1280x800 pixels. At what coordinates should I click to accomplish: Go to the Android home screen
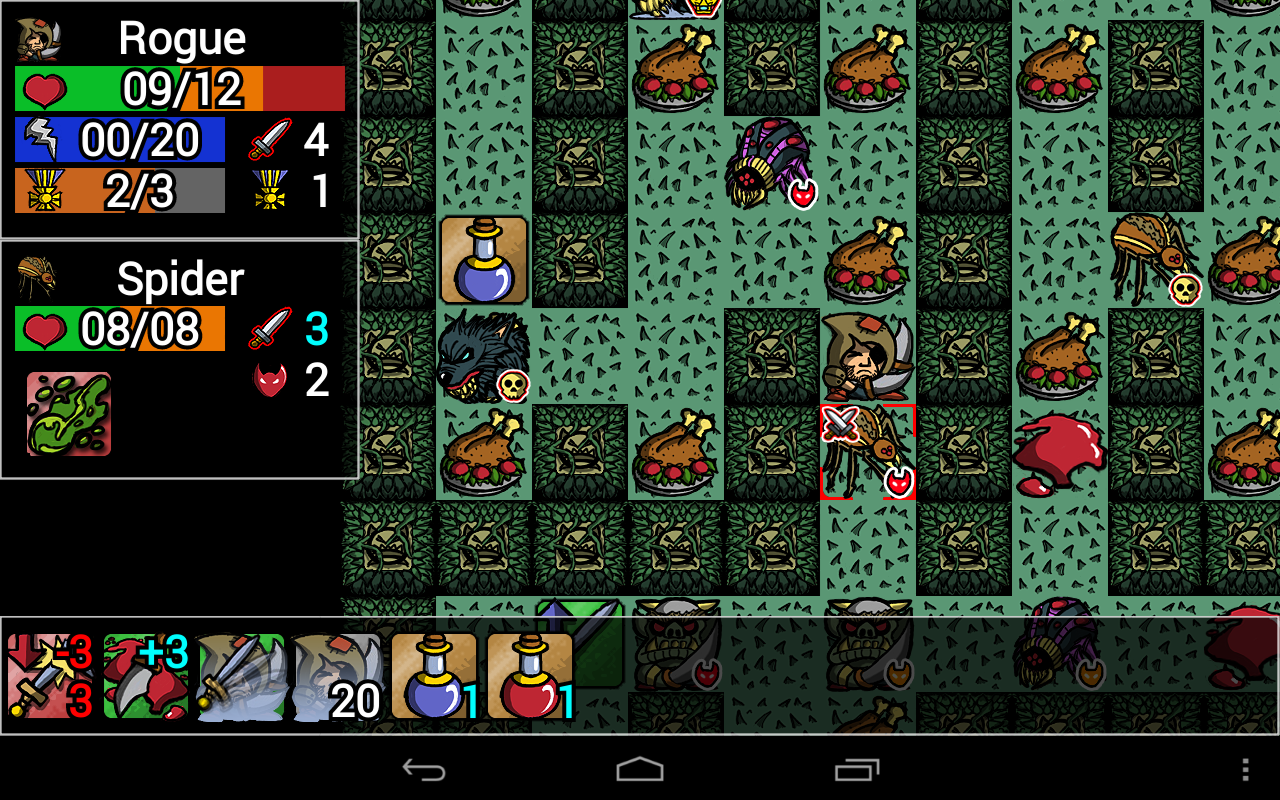coord(640,769)
